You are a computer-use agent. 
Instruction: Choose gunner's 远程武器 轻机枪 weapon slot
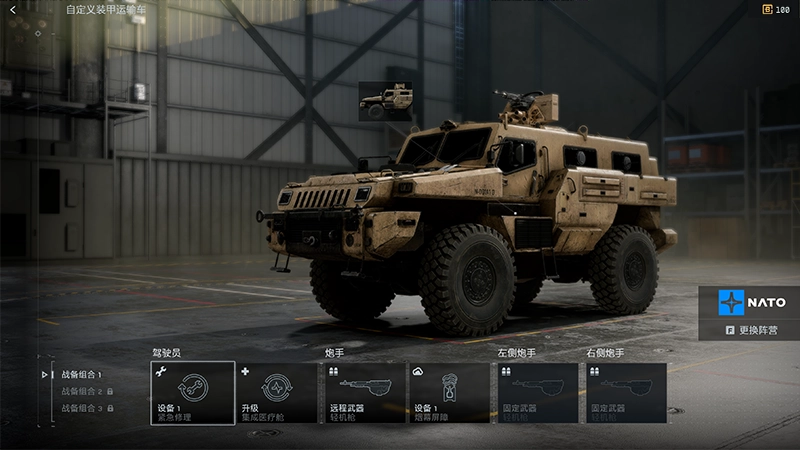[365, 393]
